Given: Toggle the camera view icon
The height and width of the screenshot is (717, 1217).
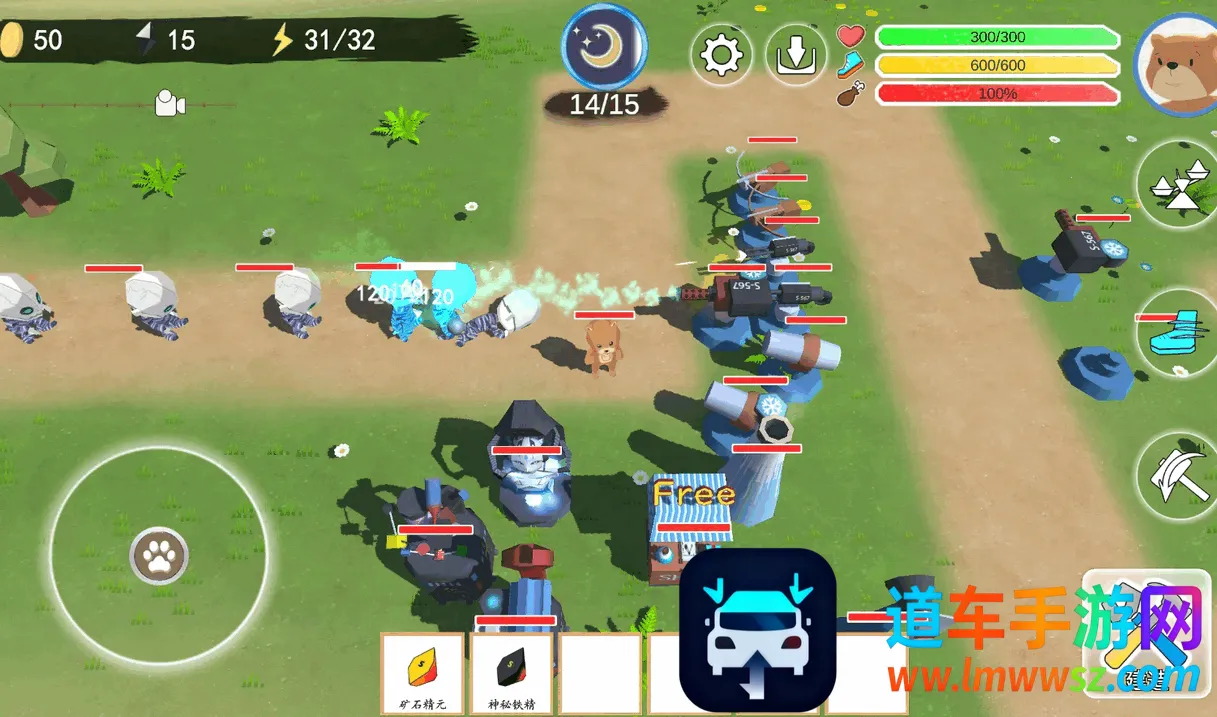Looking at the screenshot, I should click(x=170, y=103).
